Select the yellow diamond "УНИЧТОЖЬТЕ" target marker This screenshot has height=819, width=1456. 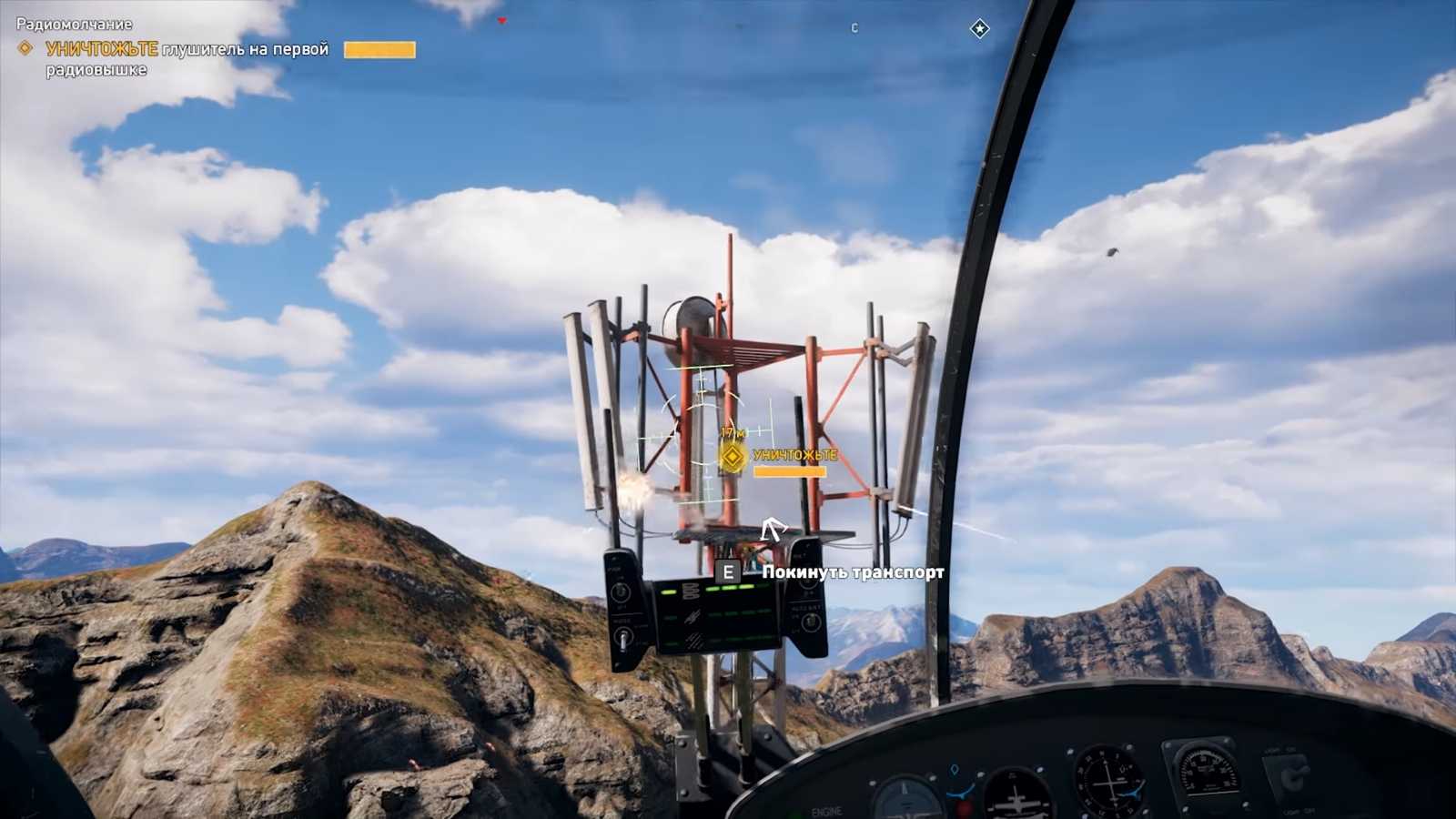point(733,457)
